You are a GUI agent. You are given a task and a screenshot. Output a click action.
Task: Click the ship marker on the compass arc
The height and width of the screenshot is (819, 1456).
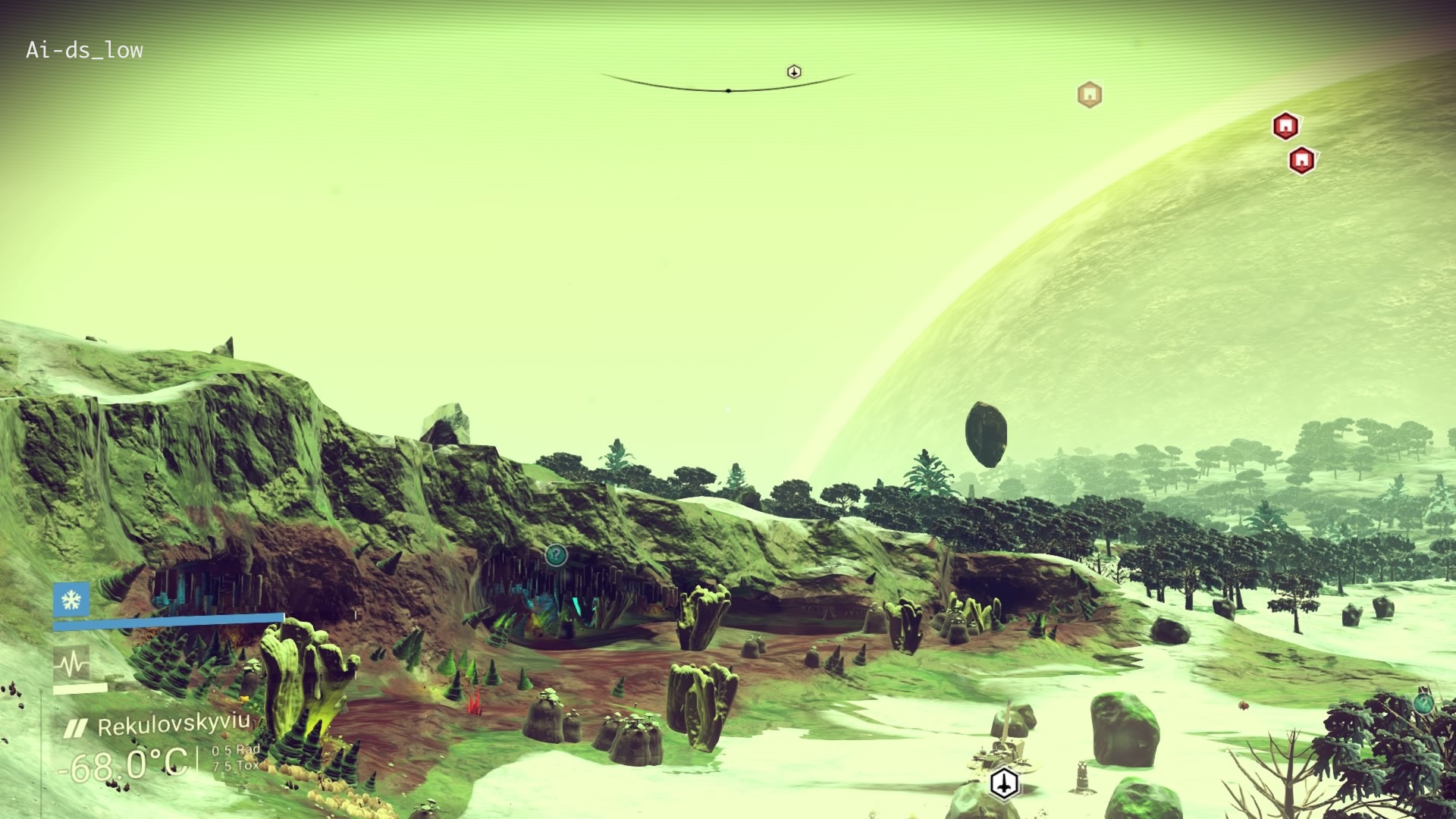[x=794, y=72]
